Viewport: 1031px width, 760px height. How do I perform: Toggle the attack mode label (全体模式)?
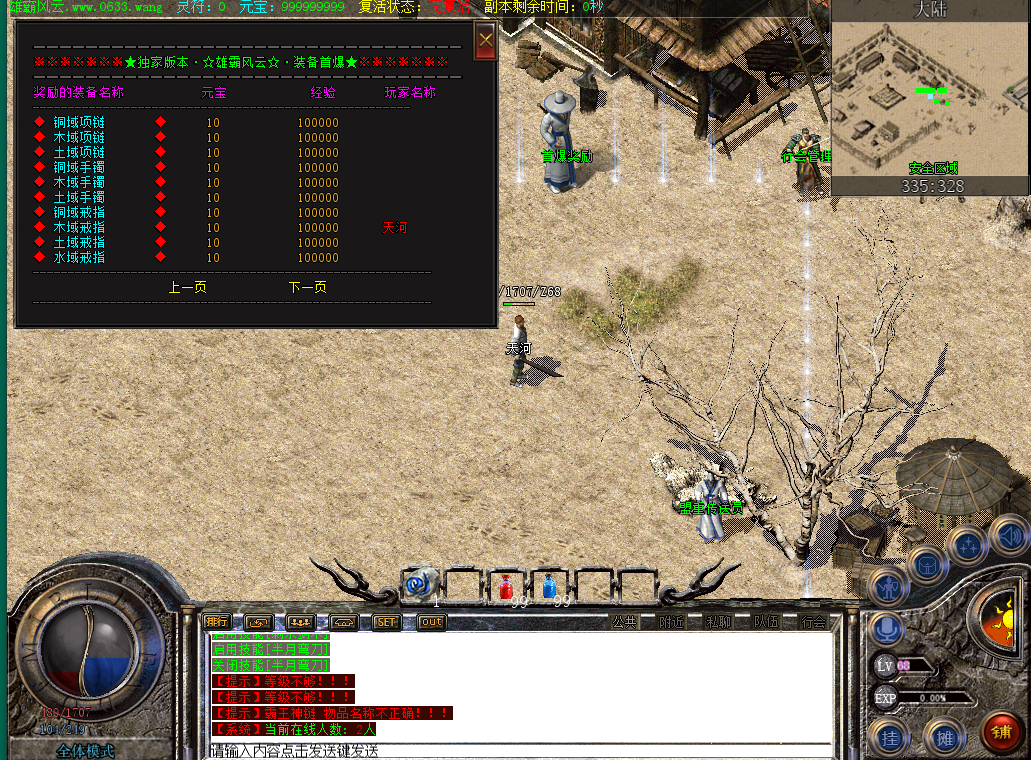85,751
